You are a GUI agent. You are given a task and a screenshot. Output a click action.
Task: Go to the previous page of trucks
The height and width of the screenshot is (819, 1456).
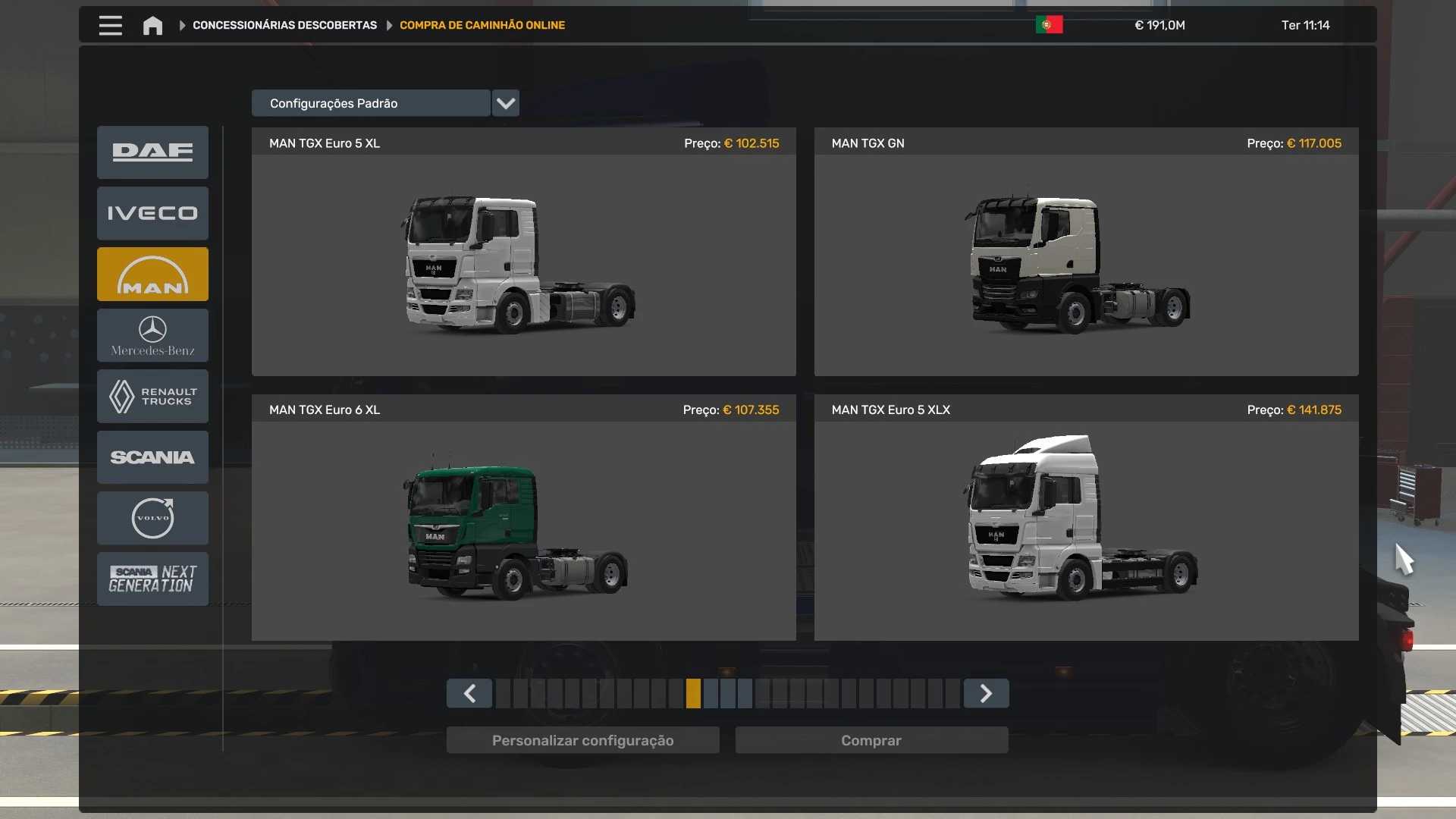coord(469,693)
